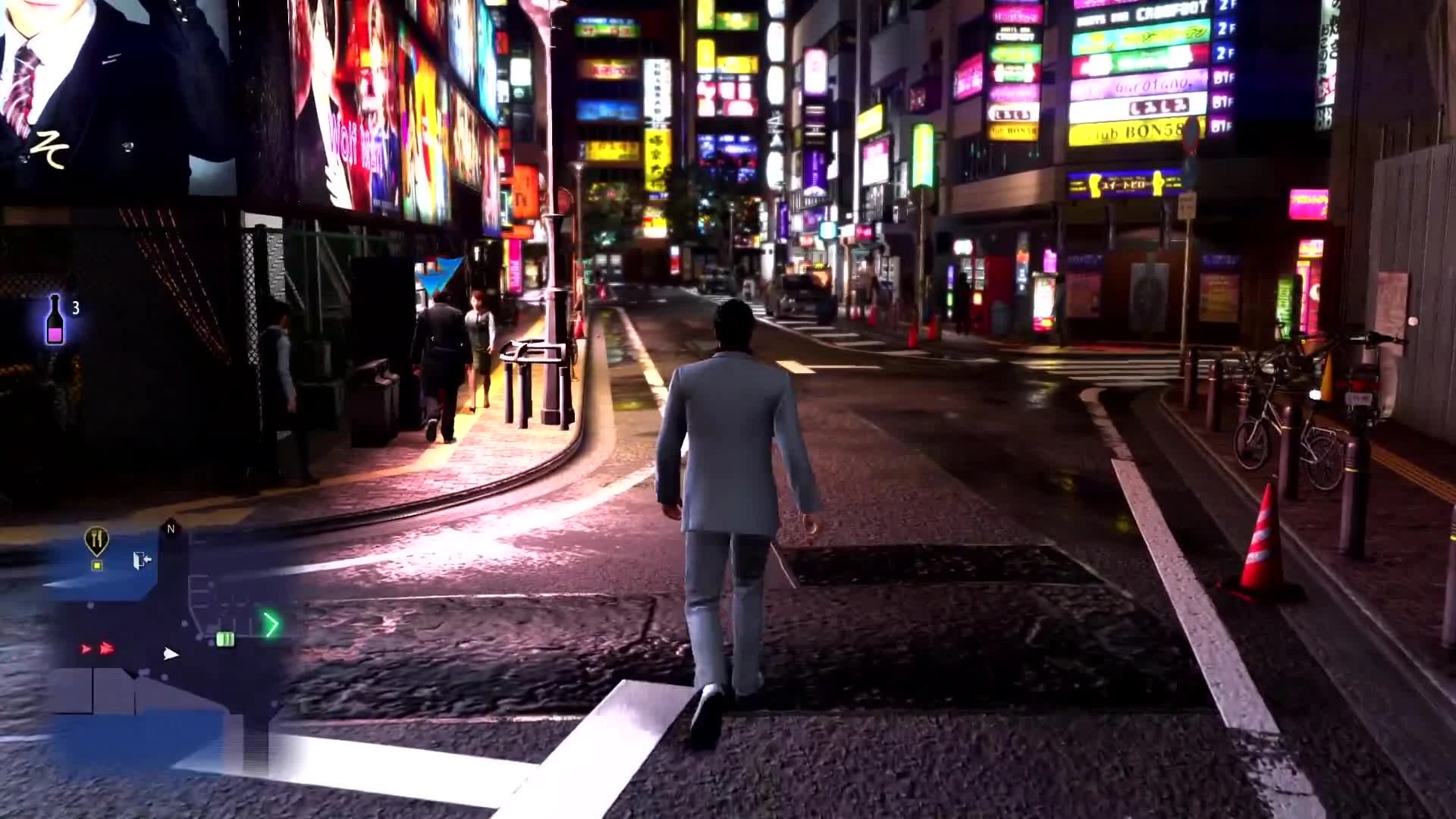
Task: Select the N compass marker on the minimap
Action: [x=170, y=528]
